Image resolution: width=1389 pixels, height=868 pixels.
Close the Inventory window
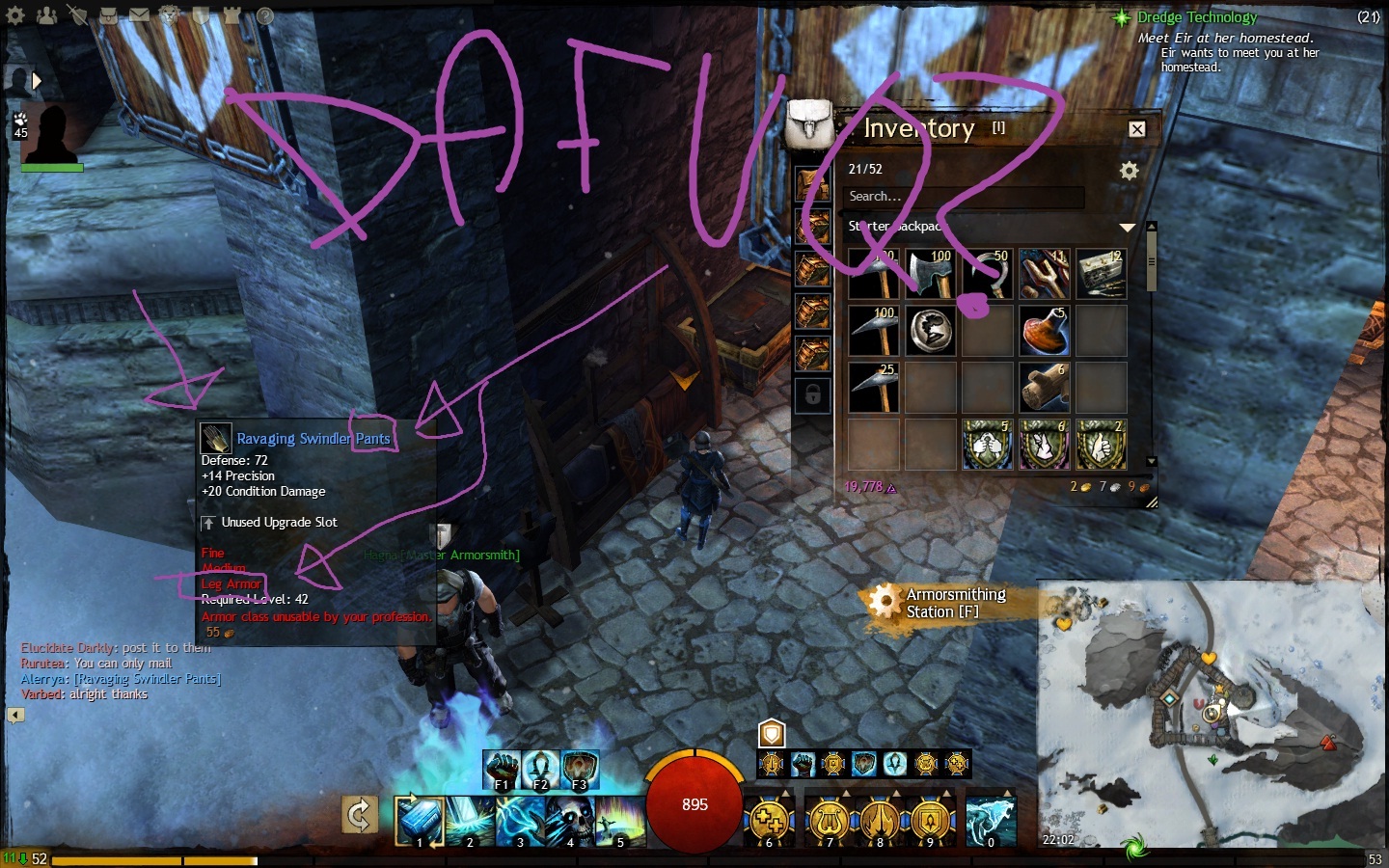pos(1137,129)
